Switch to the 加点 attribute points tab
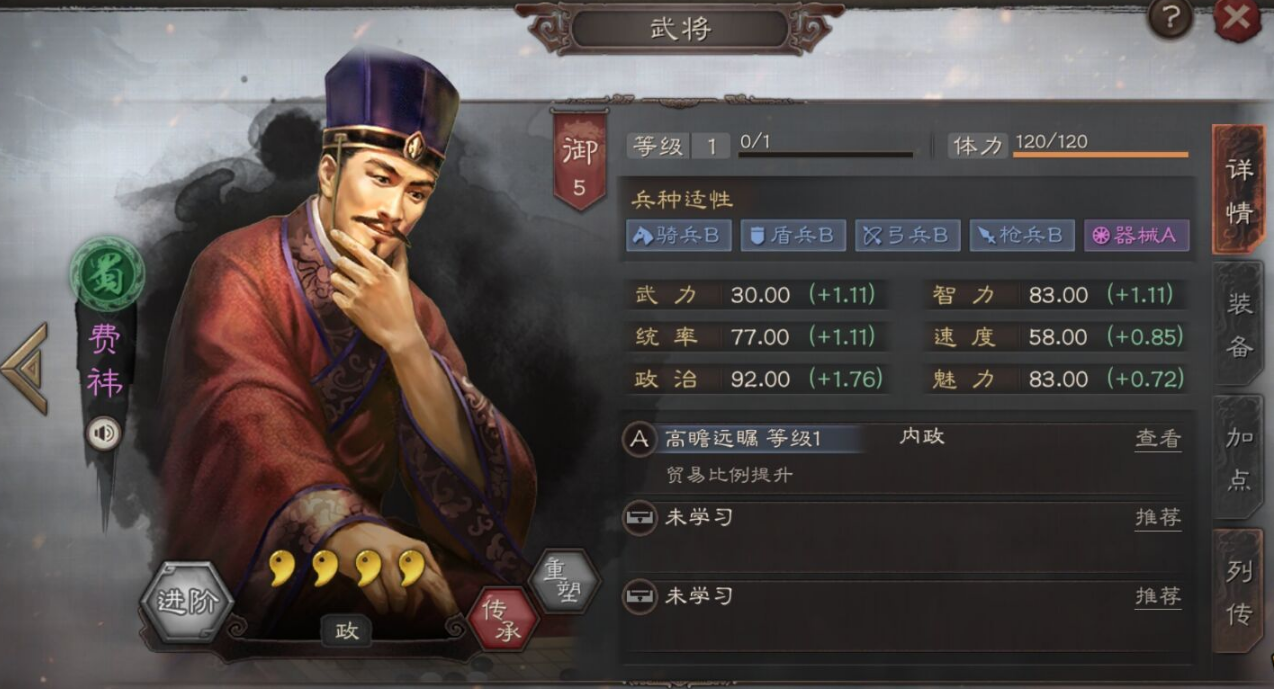Viewport: 1274px width, 689px height. (x=1239, y=457)
